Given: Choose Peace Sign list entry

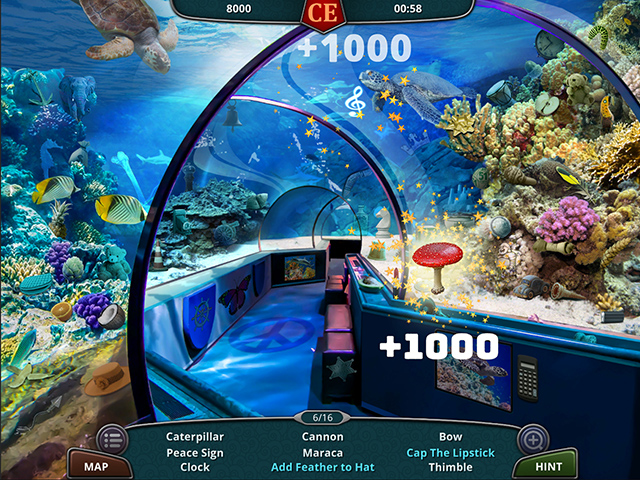Looking at the screenshot, I should (195, 452).
